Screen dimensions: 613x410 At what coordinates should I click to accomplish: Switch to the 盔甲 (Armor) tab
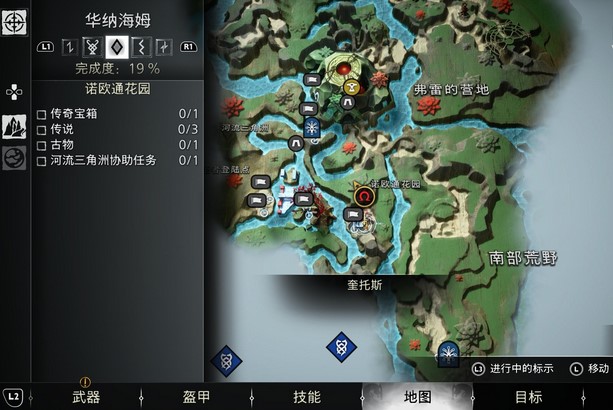point(197,397)
